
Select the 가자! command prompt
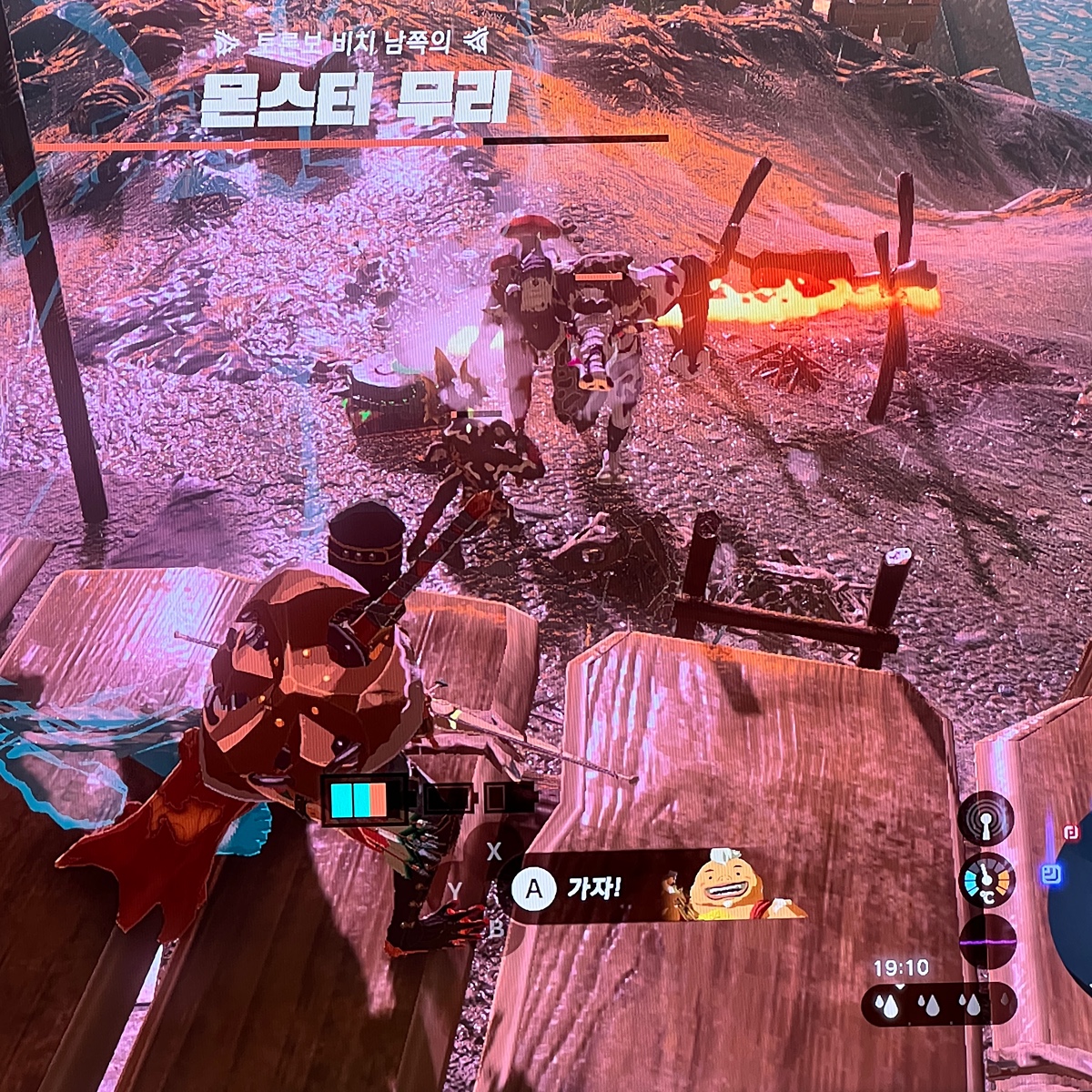[569, 888]
